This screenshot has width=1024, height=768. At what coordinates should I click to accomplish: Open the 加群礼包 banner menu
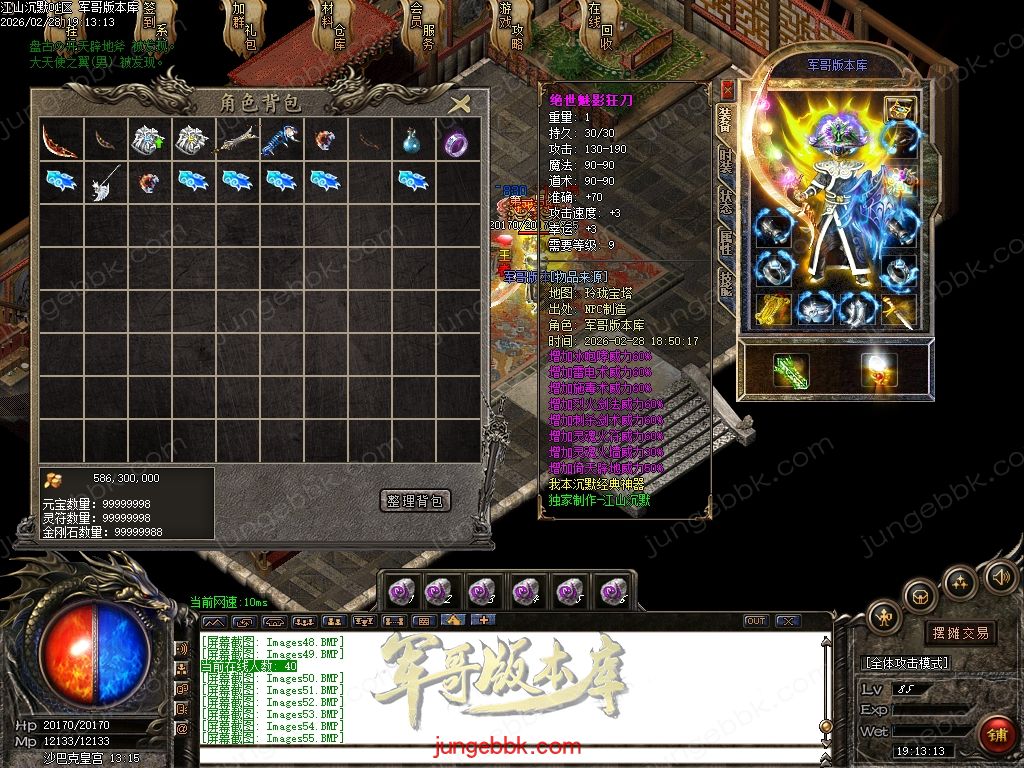pyautogui.click(x=243, y=30)
